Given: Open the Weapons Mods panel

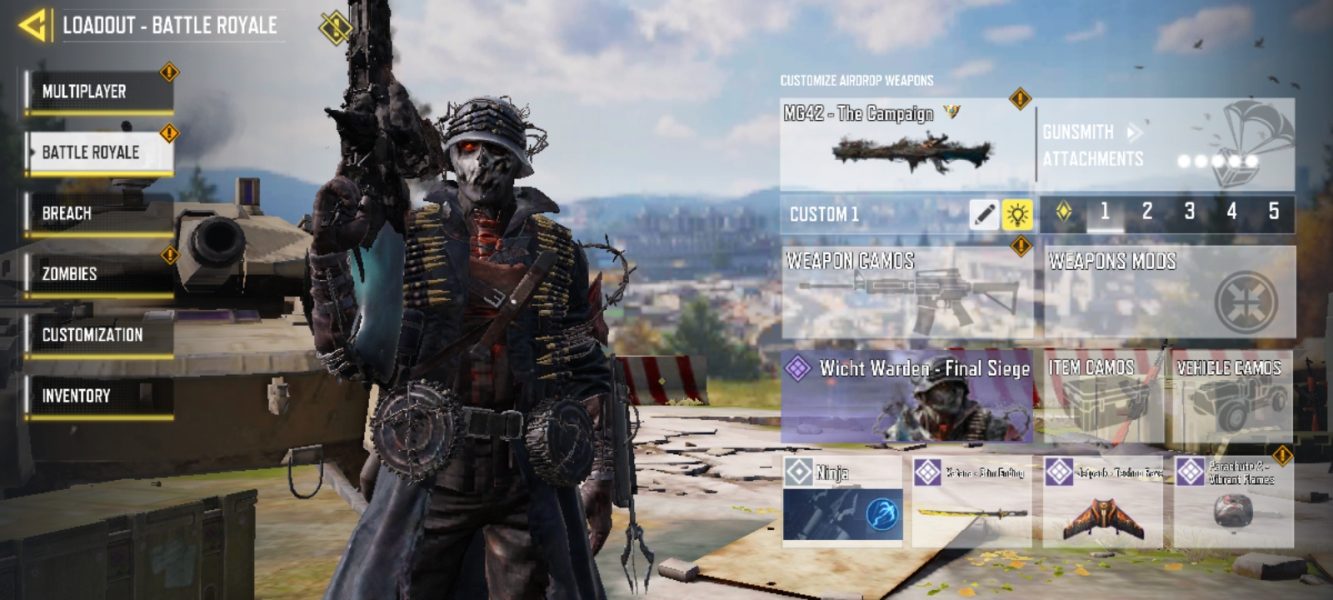Looking at the screenshot, I should click(x=1169, y=292).
